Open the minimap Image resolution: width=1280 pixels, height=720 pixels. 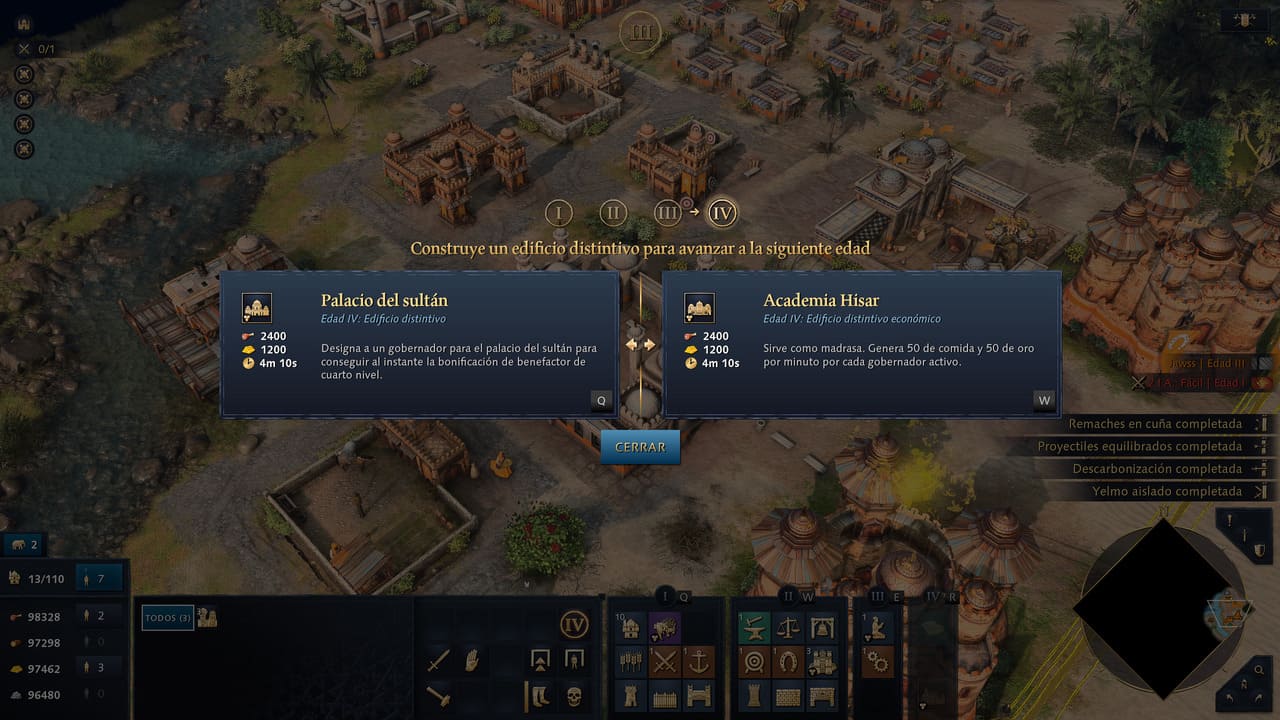point(1162,607)
